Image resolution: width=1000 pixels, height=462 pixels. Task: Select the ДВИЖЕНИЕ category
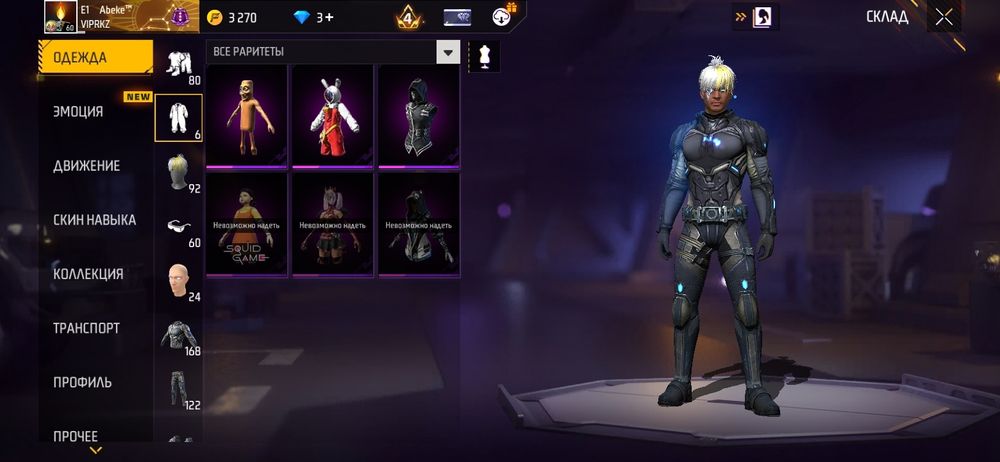click(x=87, y=166)
